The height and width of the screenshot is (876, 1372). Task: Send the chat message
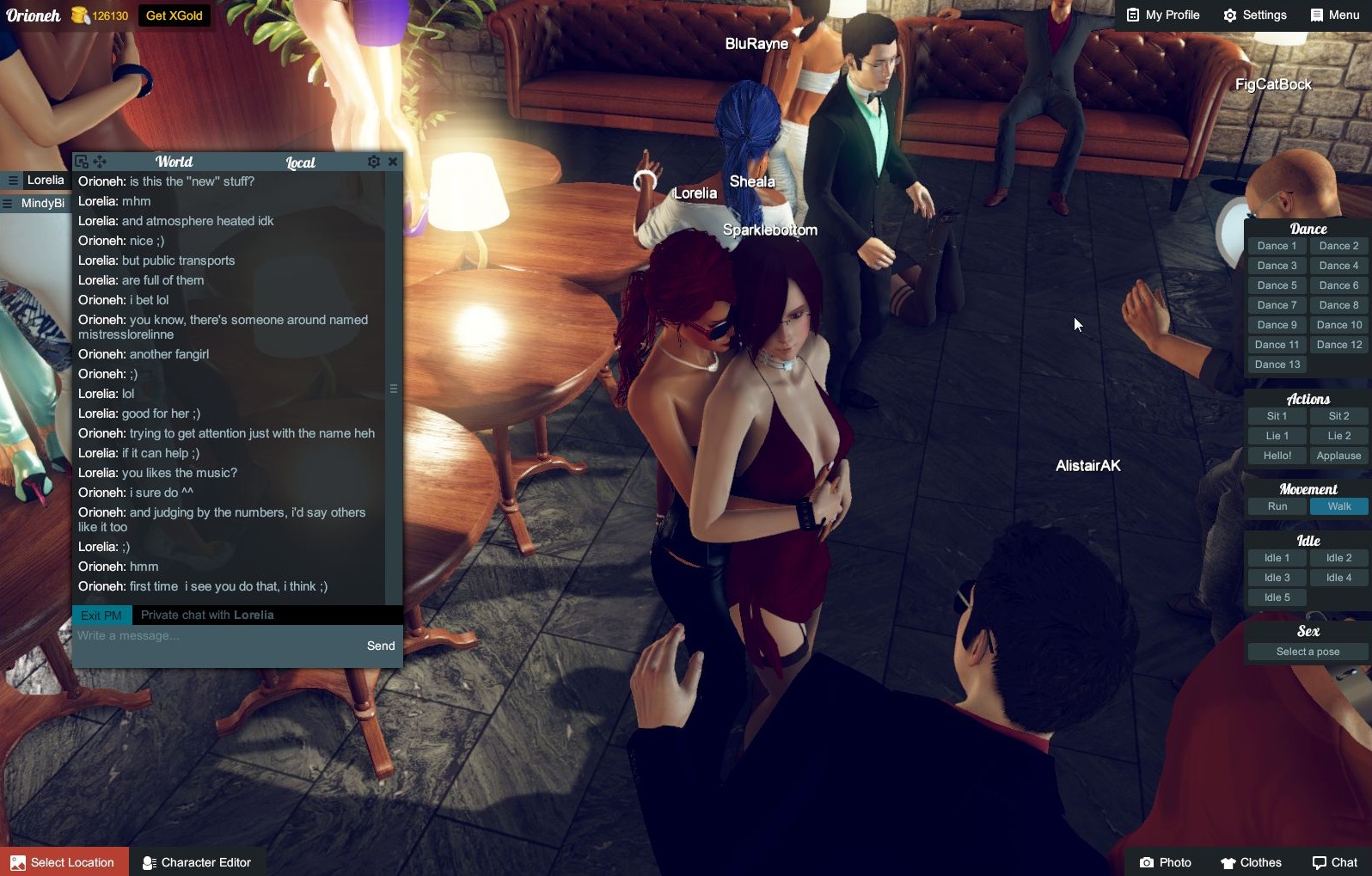[381, 646]
